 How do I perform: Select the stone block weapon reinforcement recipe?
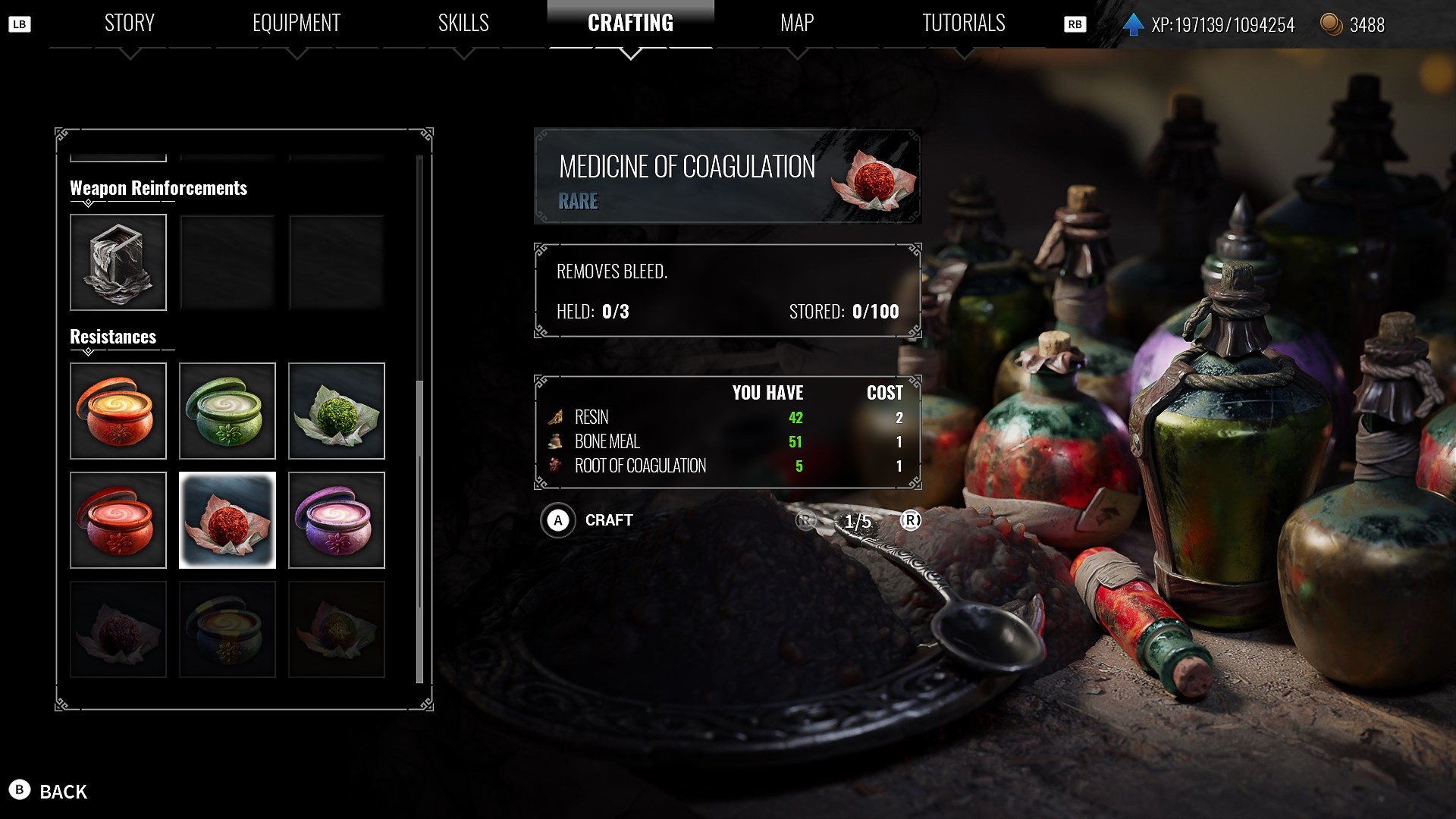coord(118,262)
